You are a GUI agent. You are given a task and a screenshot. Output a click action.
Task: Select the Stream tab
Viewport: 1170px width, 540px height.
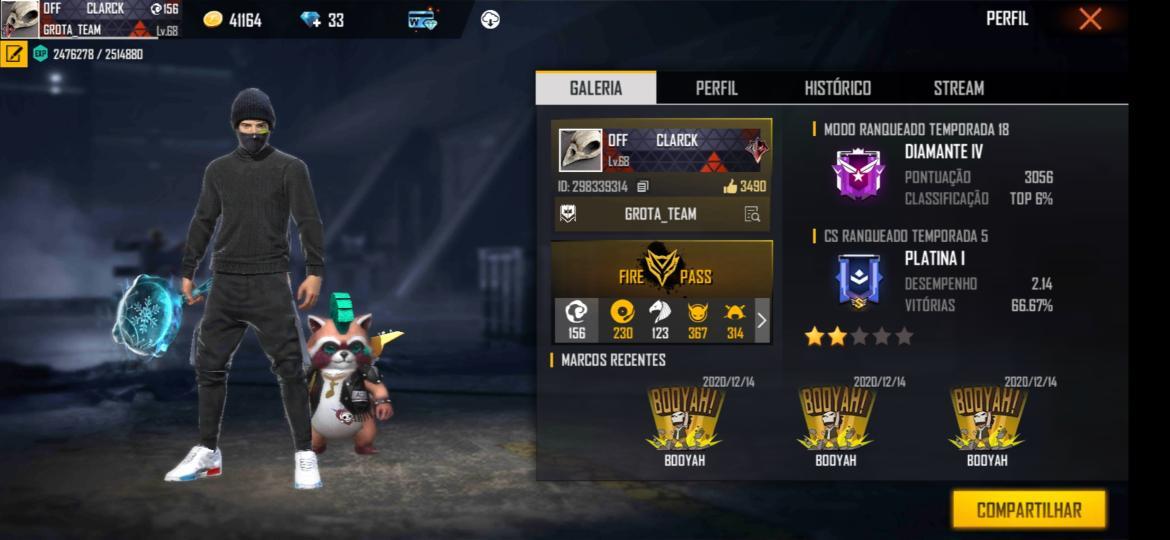(958, 88)
